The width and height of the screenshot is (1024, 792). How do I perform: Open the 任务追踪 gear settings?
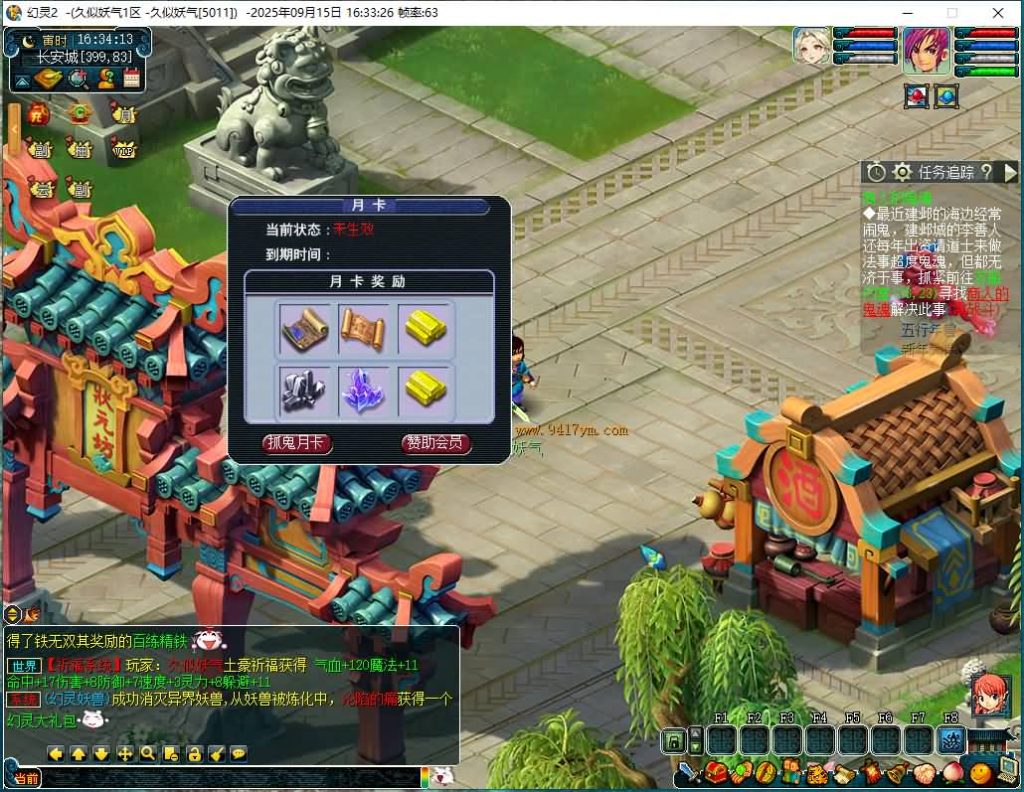[901, 172]
